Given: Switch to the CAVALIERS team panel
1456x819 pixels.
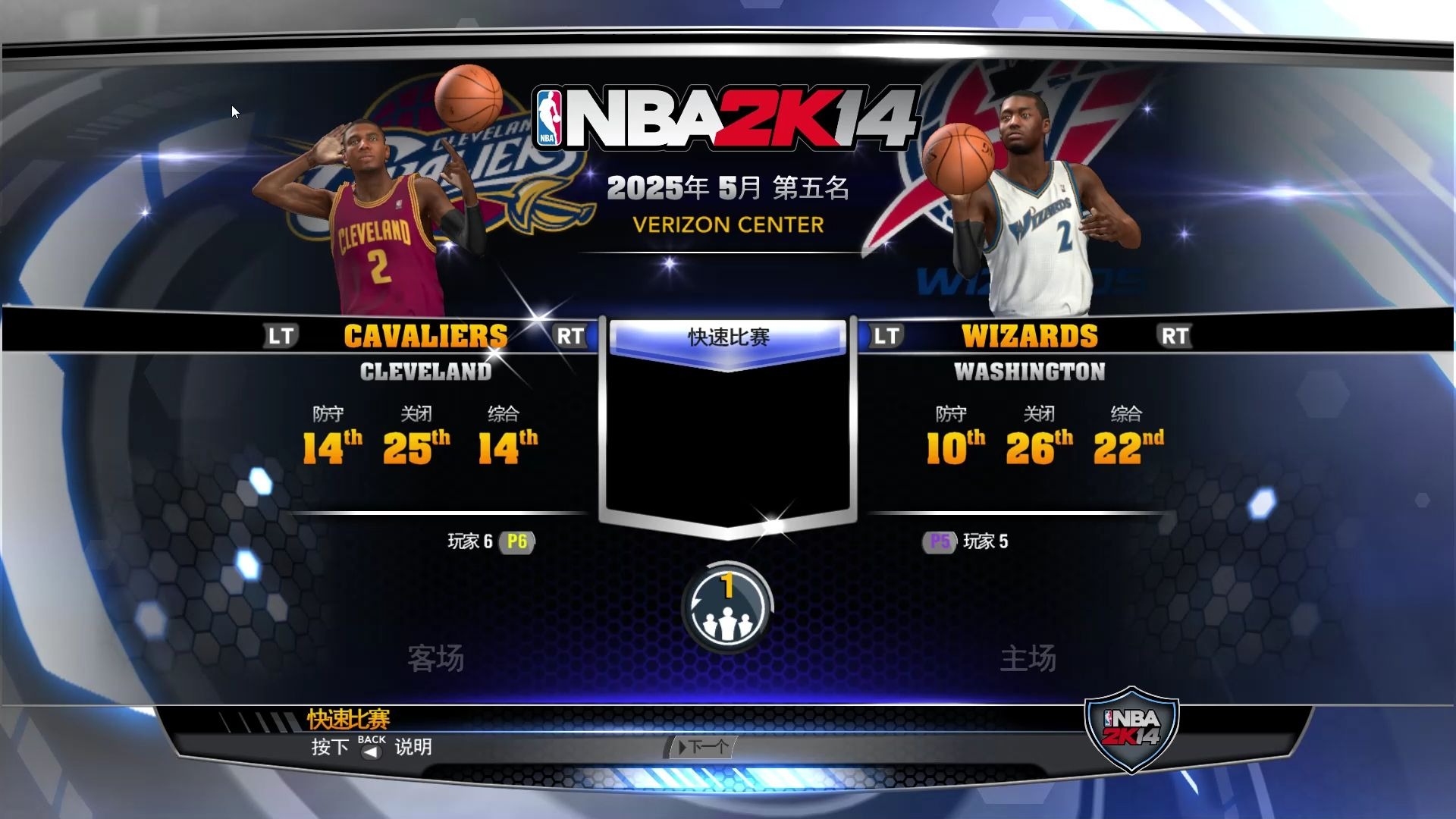Looking at the screenshot, I should click(426, 334).
